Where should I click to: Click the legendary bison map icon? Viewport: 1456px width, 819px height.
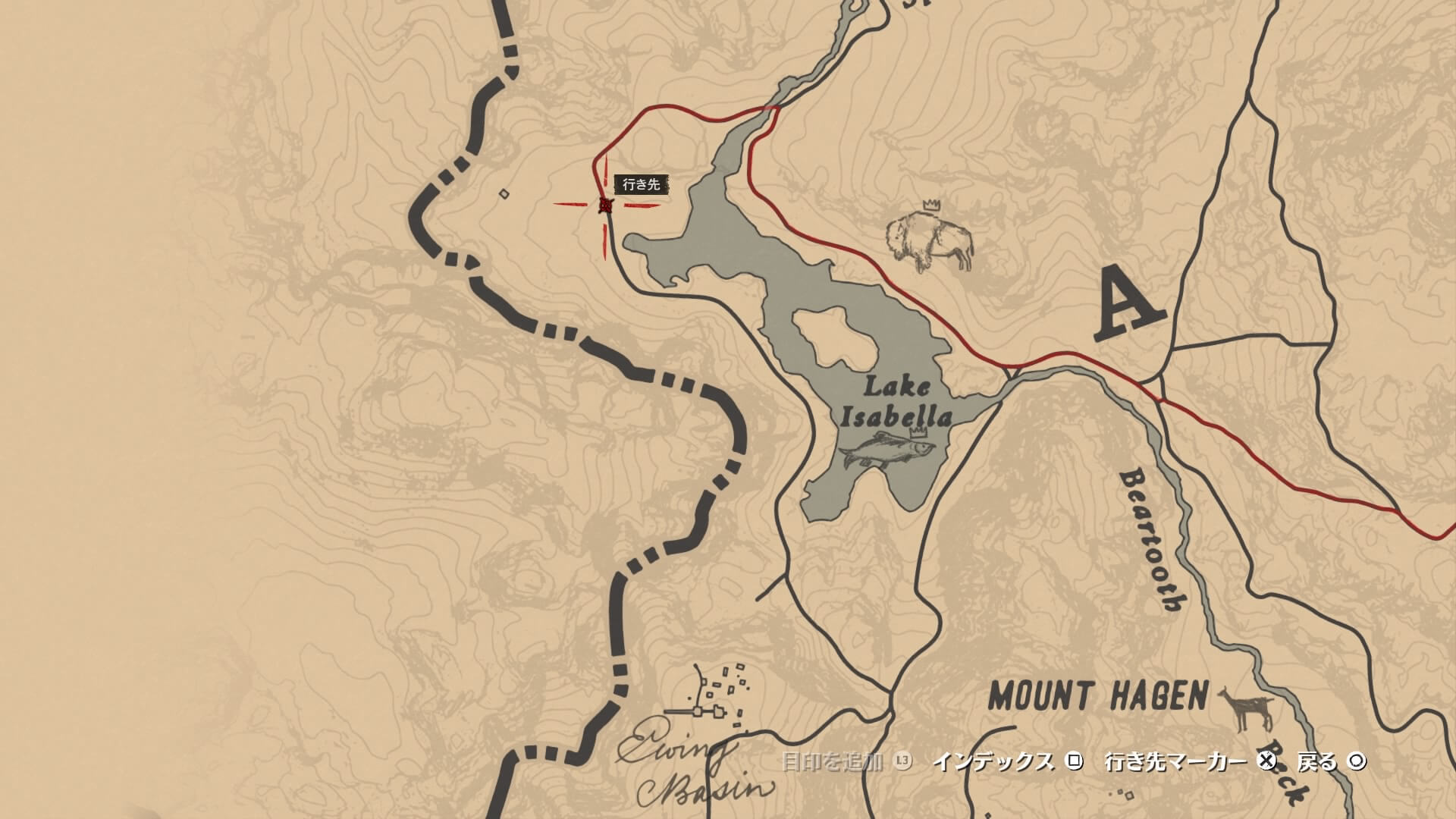[930, 239]
